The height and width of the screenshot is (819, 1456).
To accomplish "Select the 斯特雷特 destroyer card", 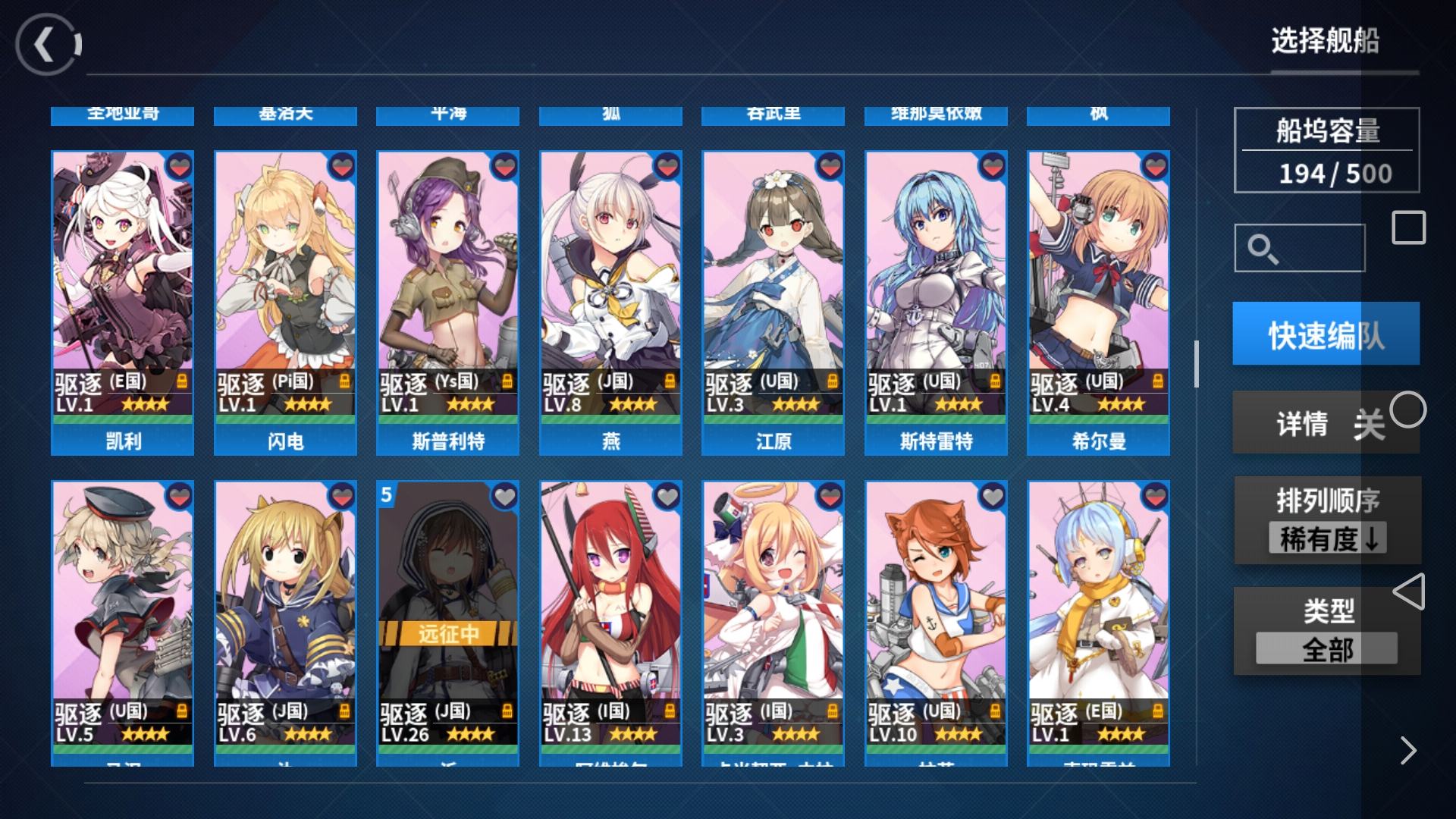I will pos(936,302).
